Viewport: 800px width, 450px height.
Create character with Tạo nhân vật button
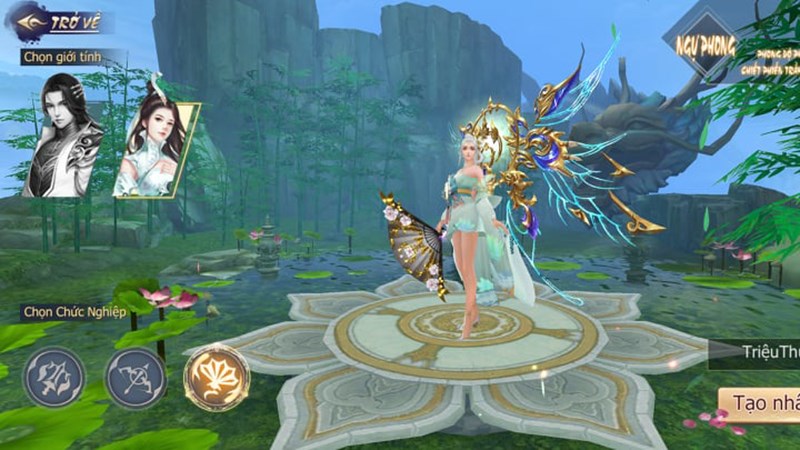[x=761, y=402]
